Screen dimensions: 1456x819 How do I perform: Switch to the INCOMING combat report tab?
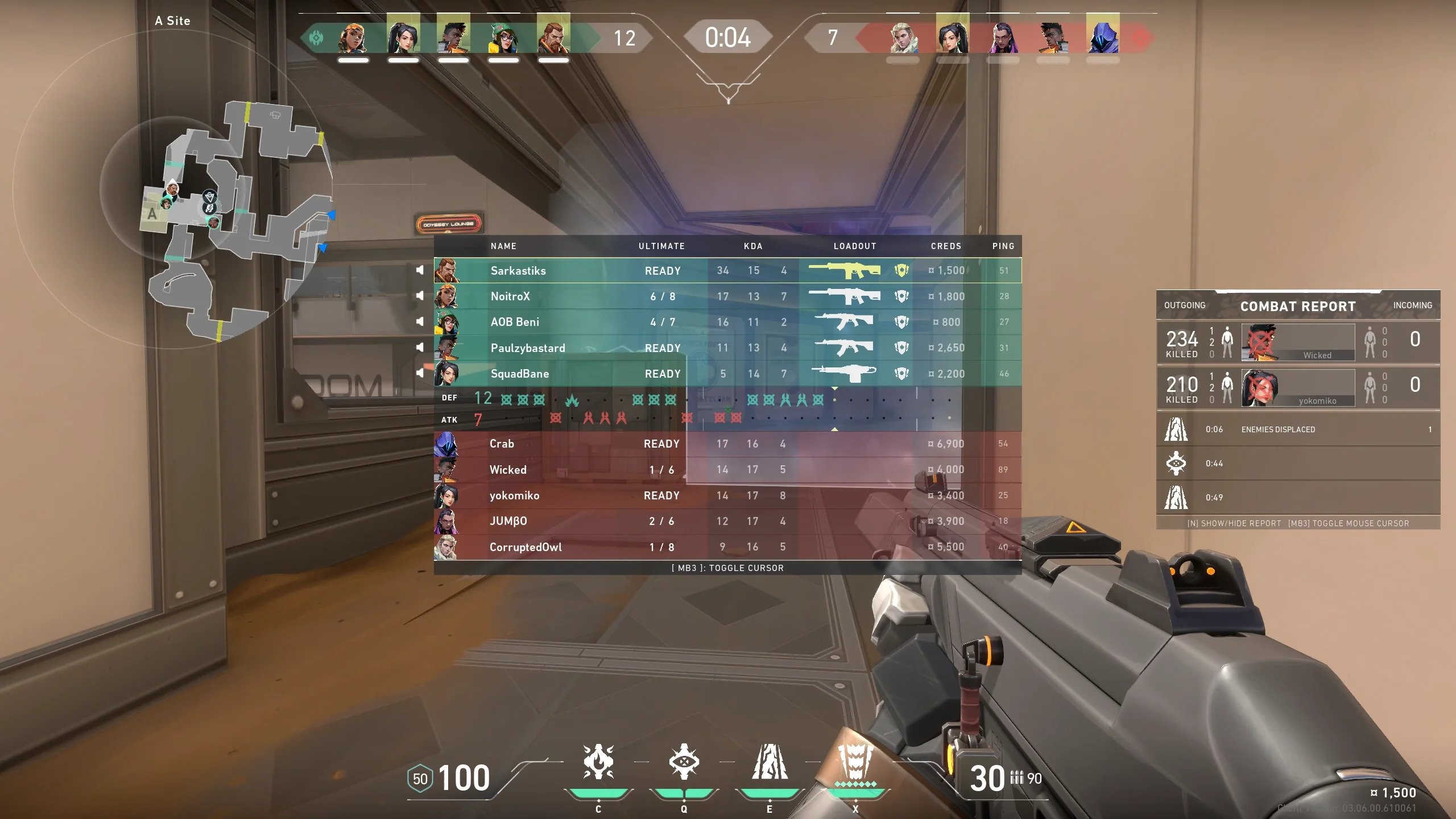click(1412, 305)
